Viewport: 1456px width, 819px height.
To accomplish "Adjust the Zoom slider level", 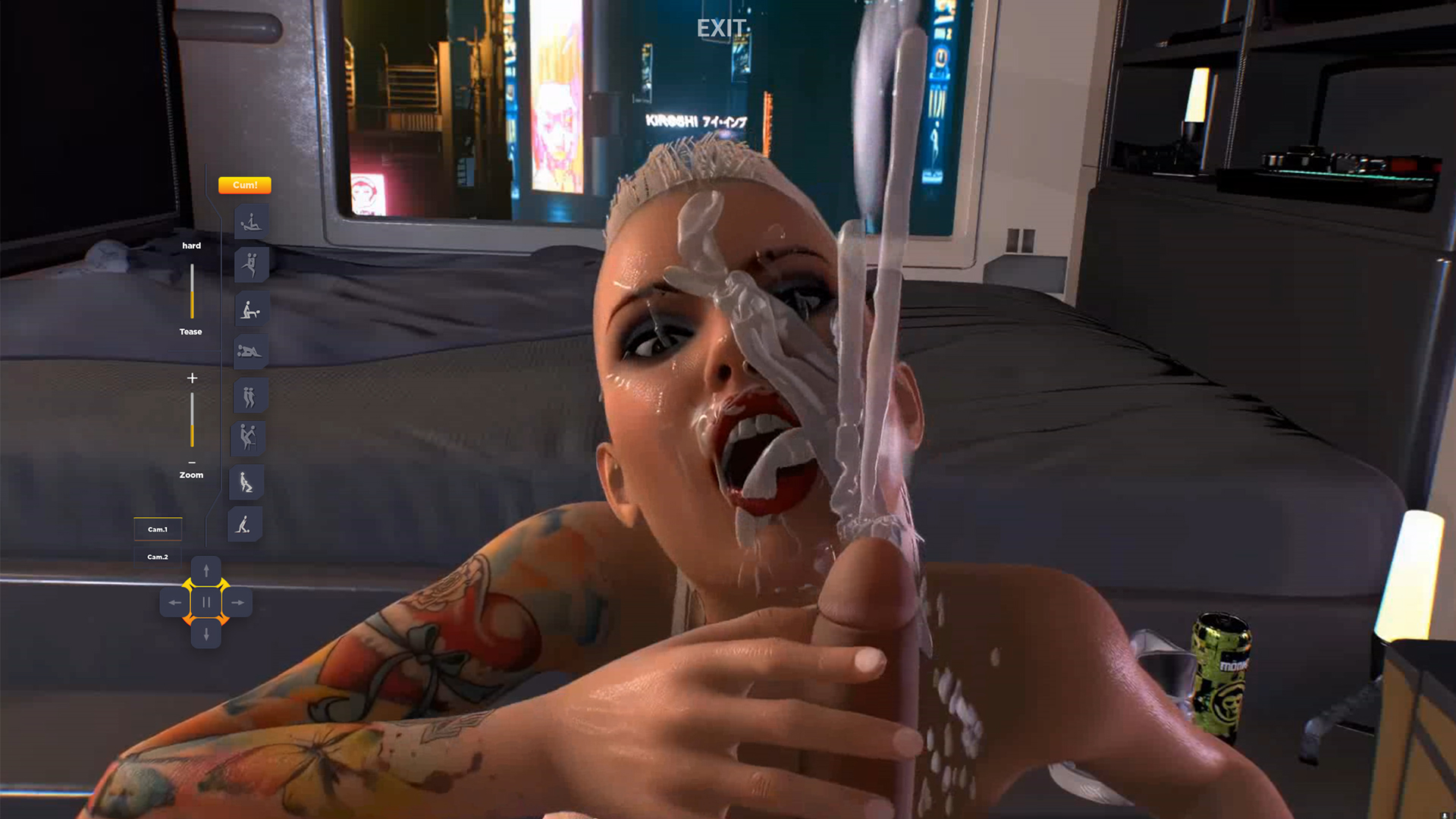I will point(192,420).
